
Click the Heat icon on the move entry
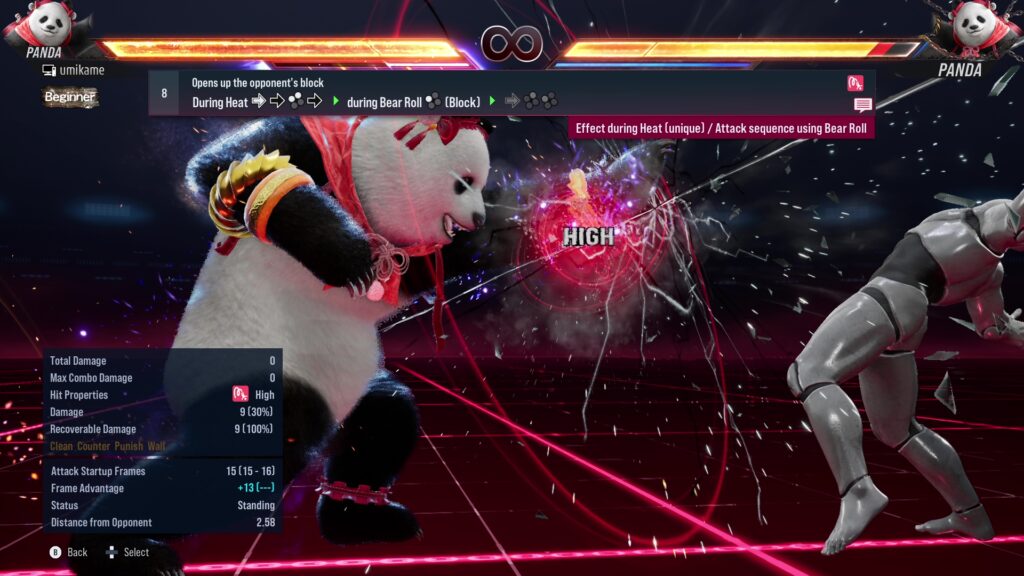[855, 83]
